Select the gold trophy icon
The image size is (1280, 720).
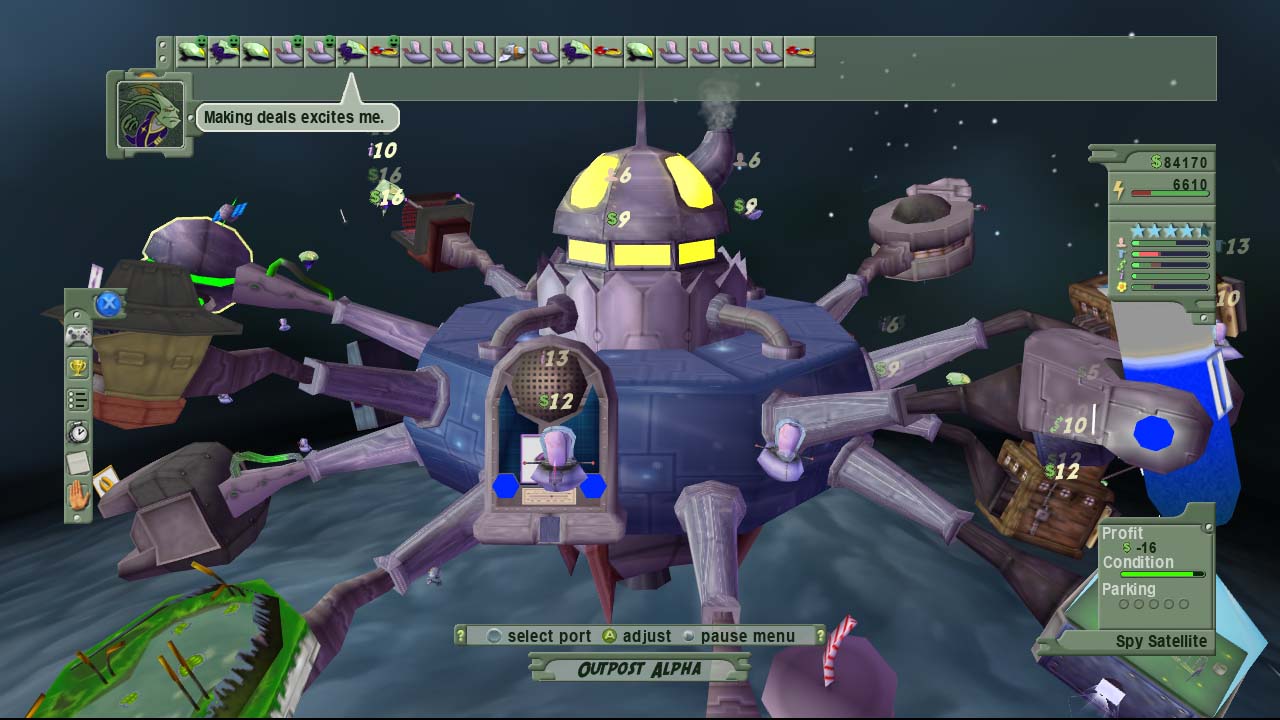(x=78, y=368)
